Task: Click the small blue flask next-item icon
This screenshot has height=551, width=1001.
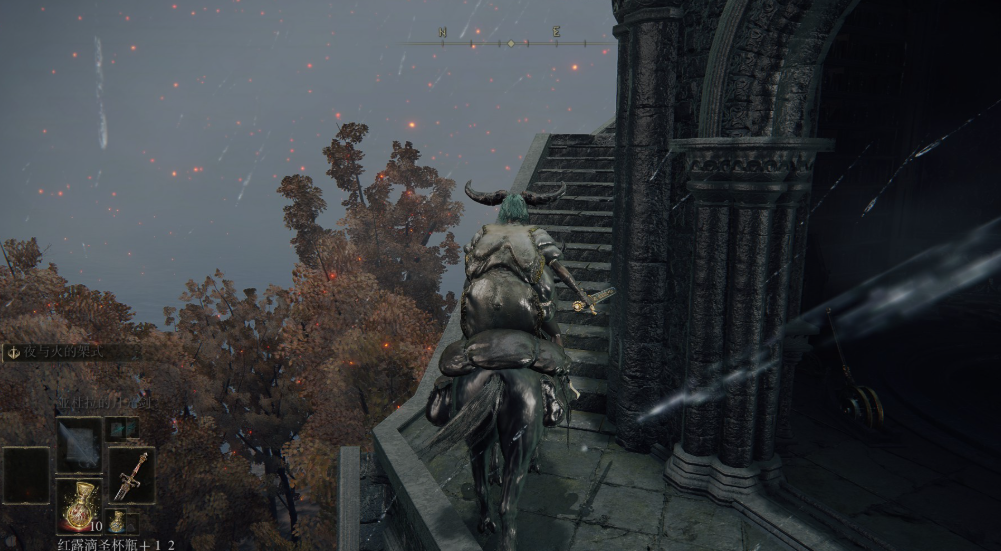Action: click(x=117, y=522)
